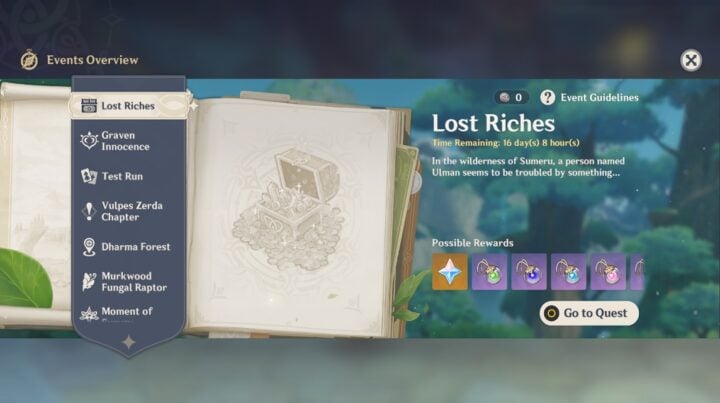720x403 pixels.
Task: Open the Event Guidelines help
Action: (x=589, y=97)
